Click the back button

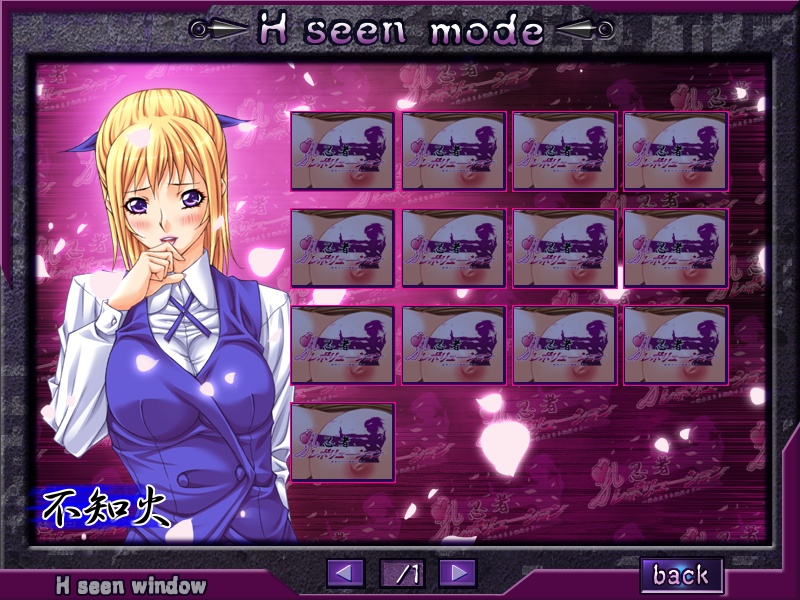(x=681, y=574)
